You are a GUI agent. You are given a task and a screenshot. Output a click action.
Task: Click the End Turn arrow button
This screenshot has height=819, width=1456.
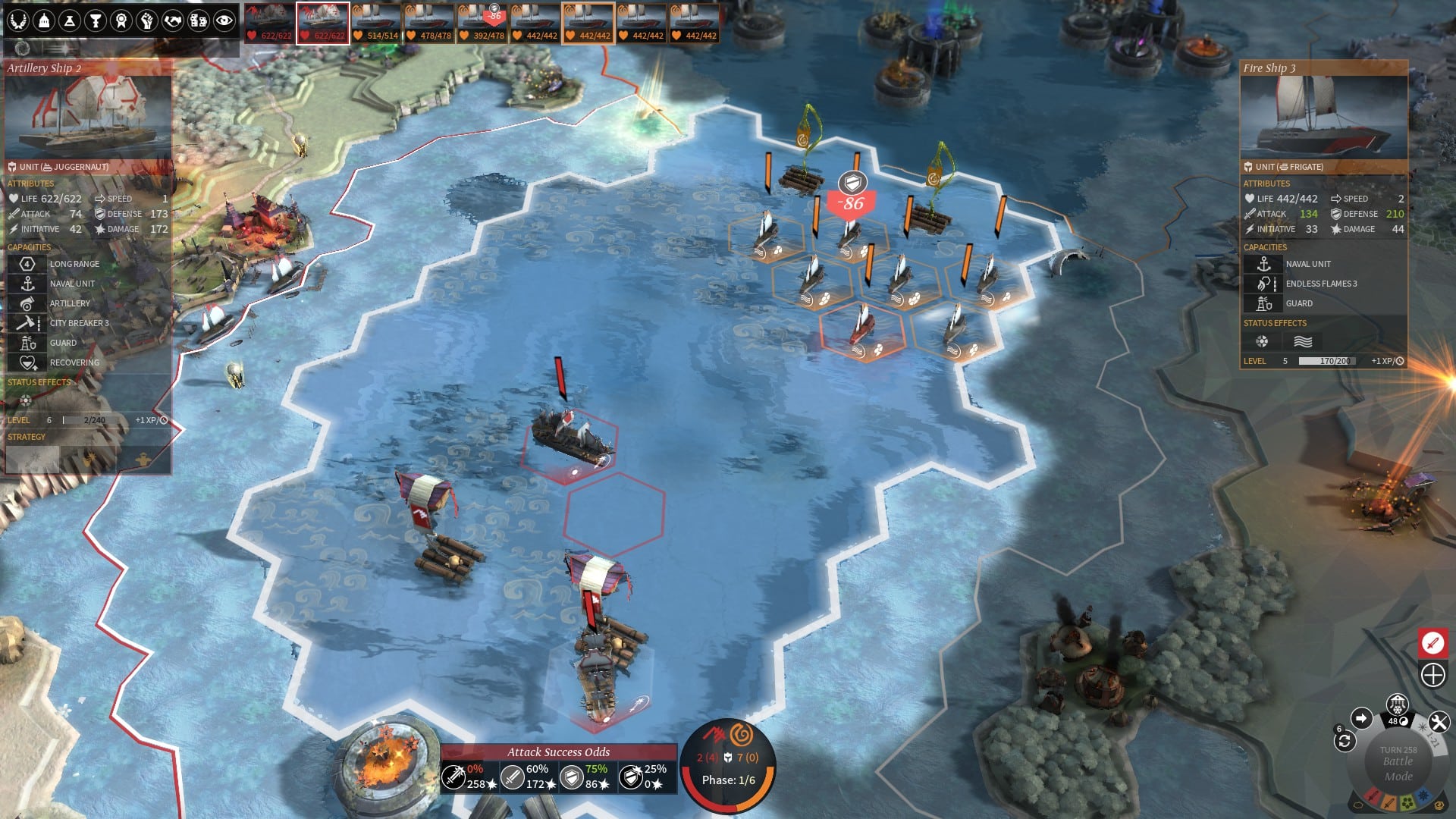pyautogui.click(x=1361, y=719)
